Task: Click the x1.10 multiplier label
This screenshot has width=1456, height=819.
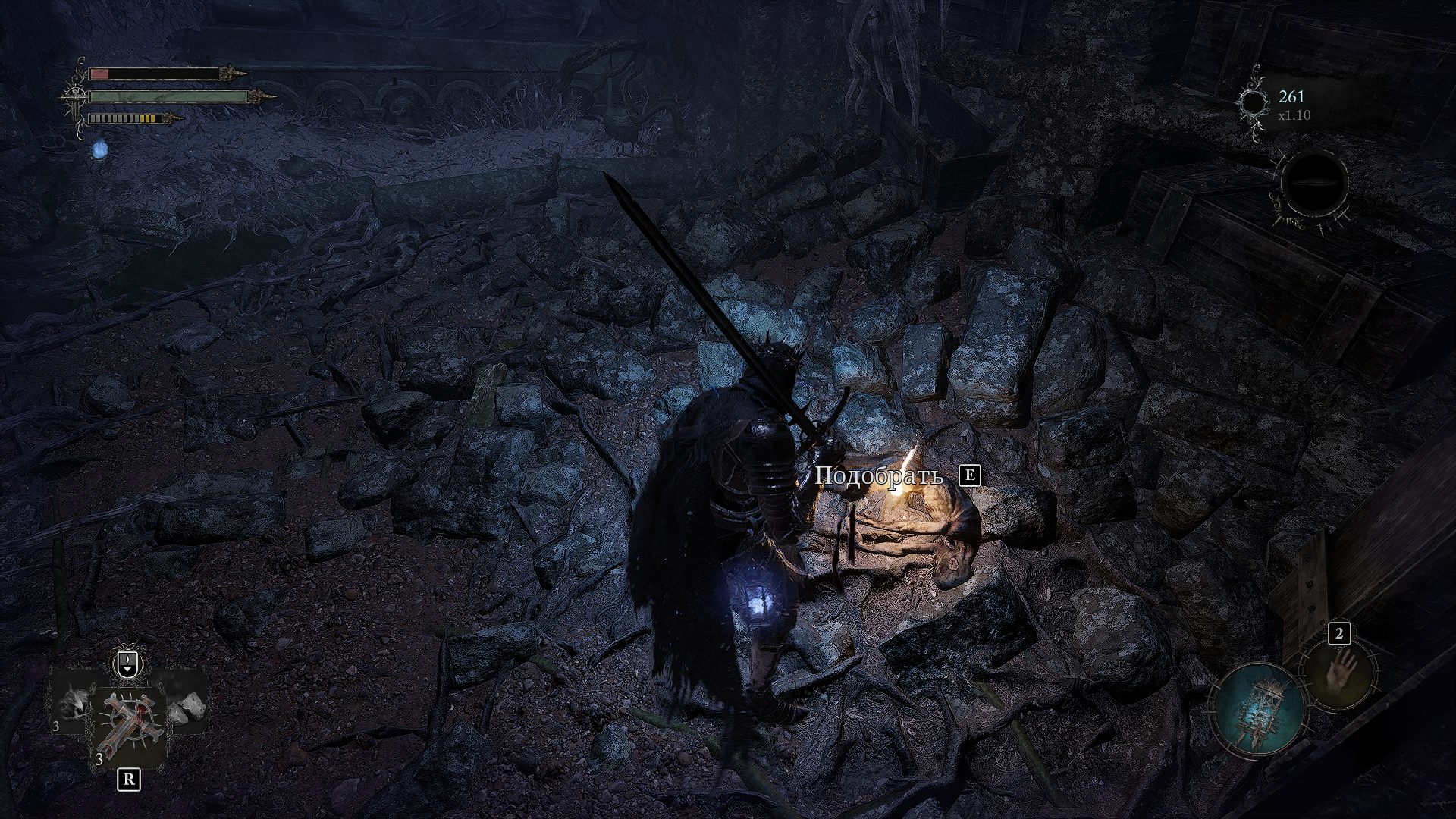Action: [x=1294, y=115]
